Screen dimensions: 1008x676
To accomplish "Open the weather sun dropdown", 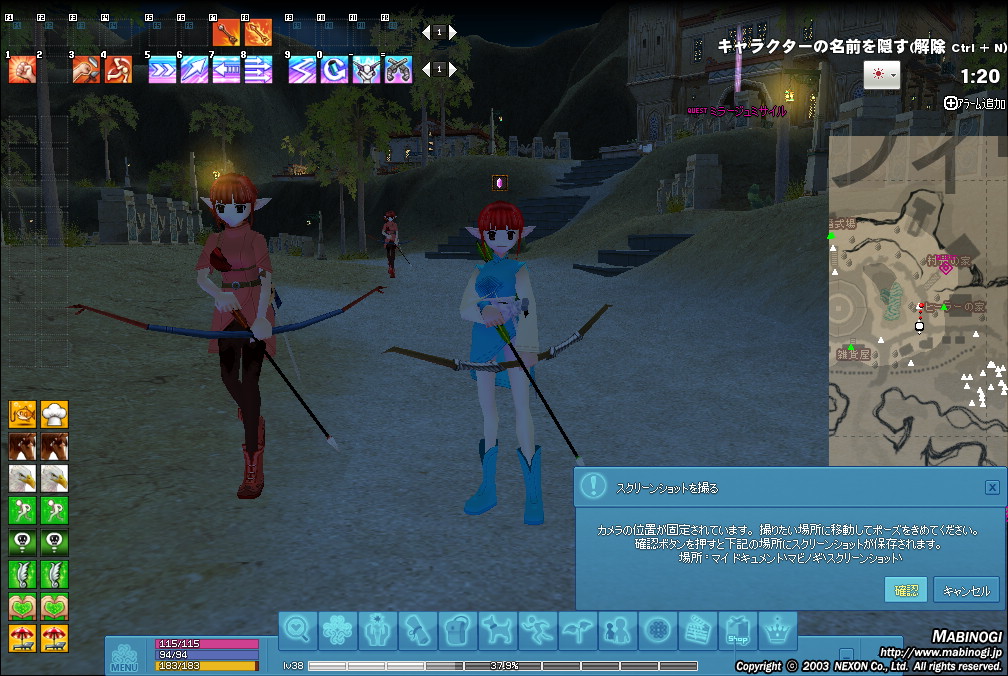I will 881,75.
